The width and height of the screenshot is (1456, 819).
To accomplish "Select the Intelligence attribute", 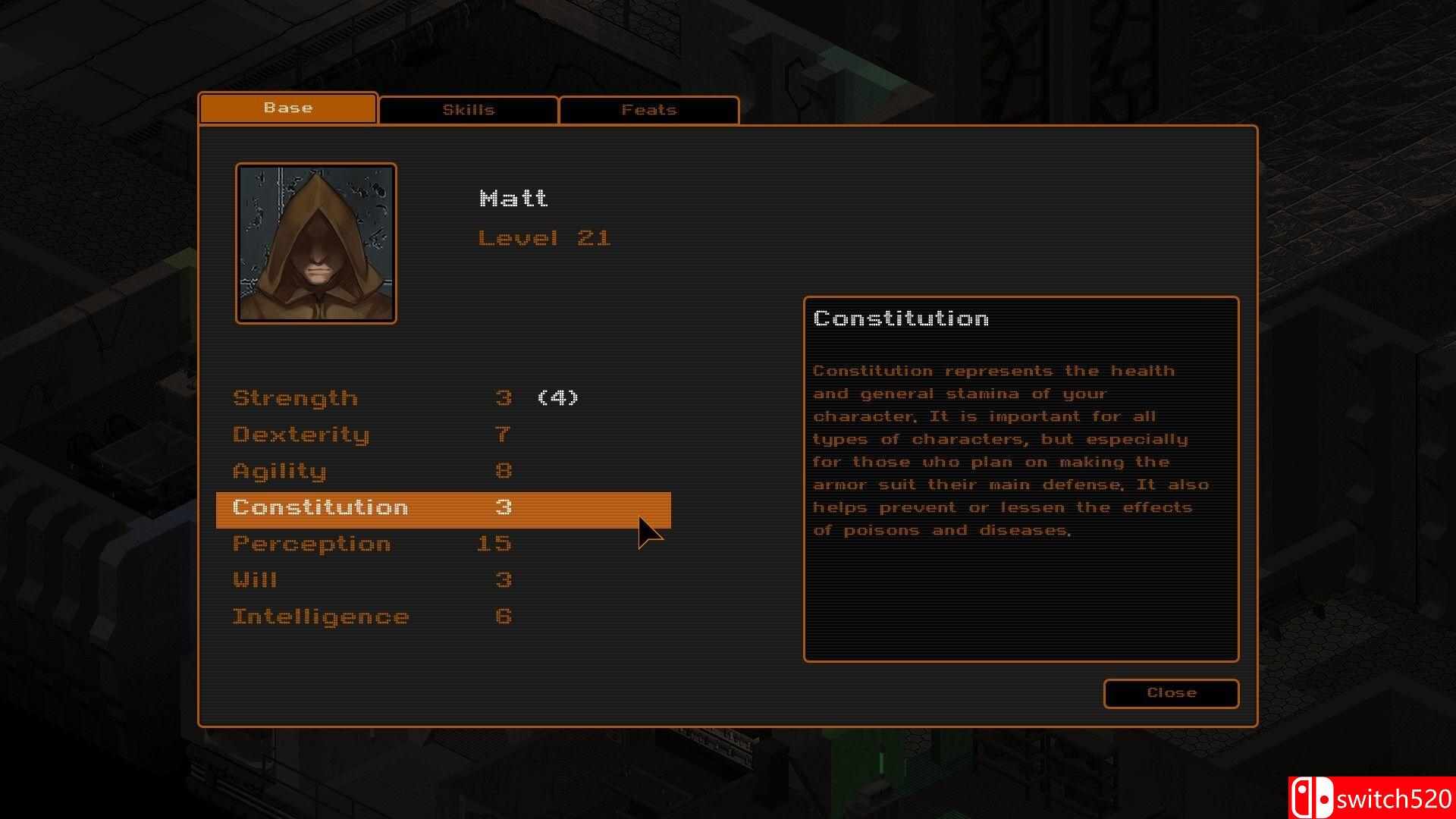I will [319, 616].
